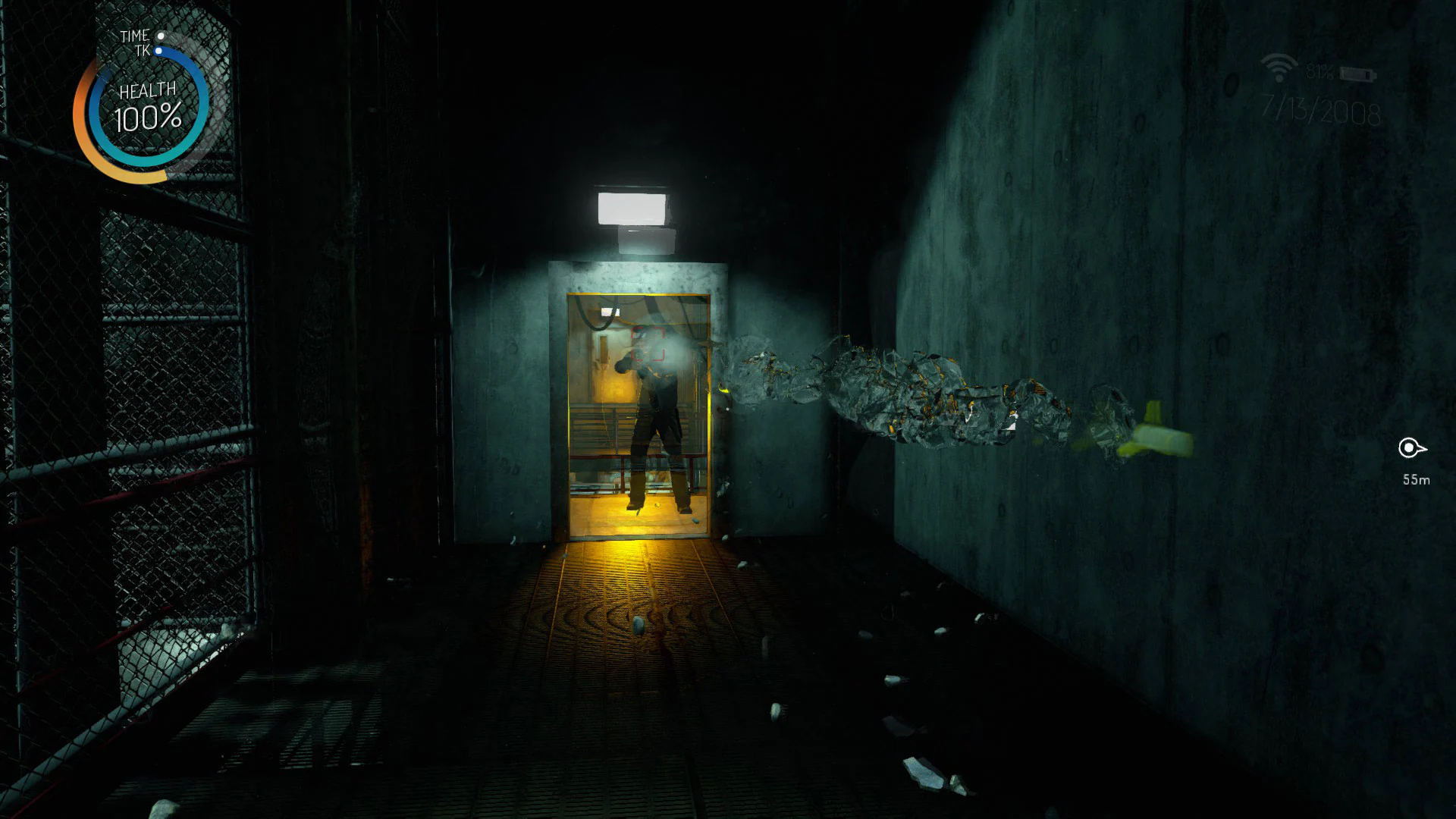The height and width of the screenshot is (819, 1456).
Task: Click the red targeting reticle on the enemy
Action: (x=649, y=345)
